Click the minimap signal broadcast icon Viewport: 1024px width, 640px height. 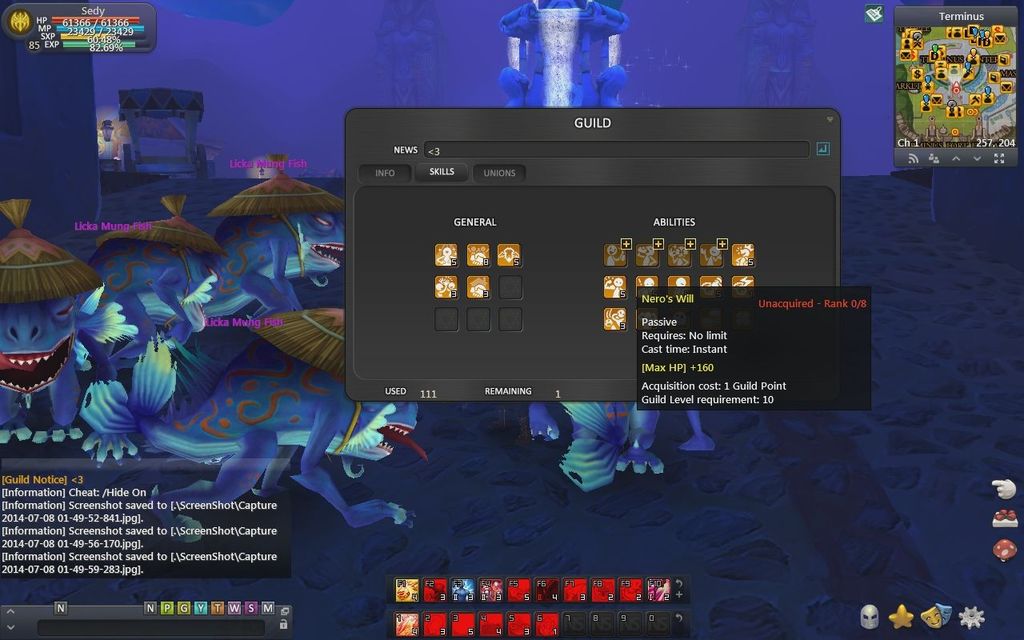click(912, 158)
